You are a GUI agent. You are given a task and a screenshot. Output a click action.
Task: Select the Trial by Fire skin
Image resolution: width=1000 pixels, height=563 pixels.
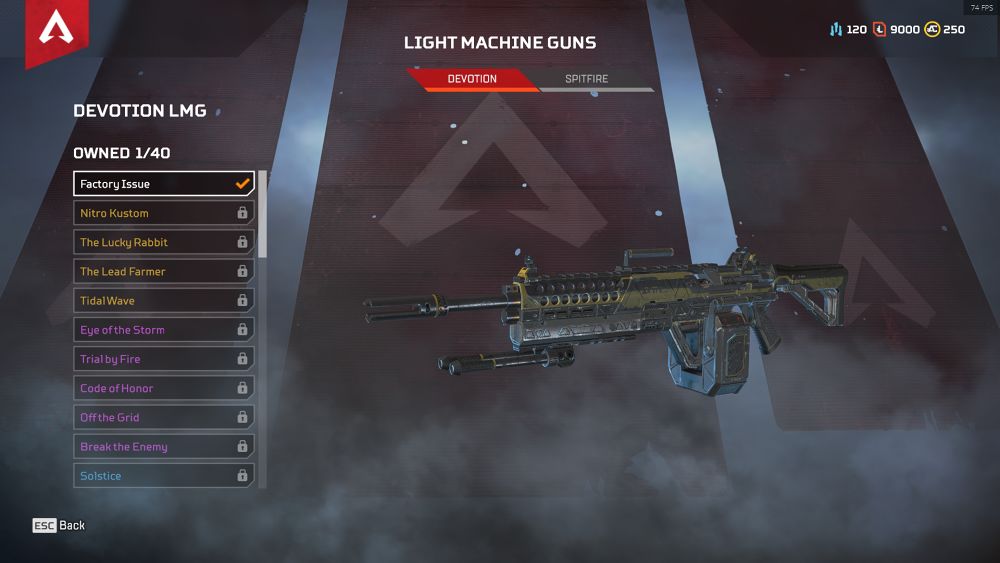coord(164,359)
